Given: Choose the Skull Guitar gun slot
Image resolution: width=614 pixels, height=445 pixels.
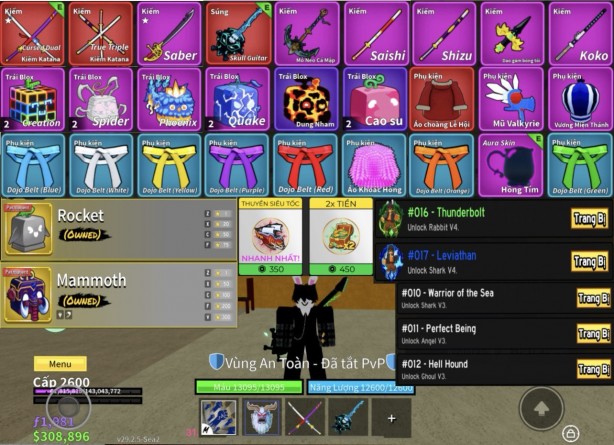Looking at the screenshot, I should click(238, 33).
